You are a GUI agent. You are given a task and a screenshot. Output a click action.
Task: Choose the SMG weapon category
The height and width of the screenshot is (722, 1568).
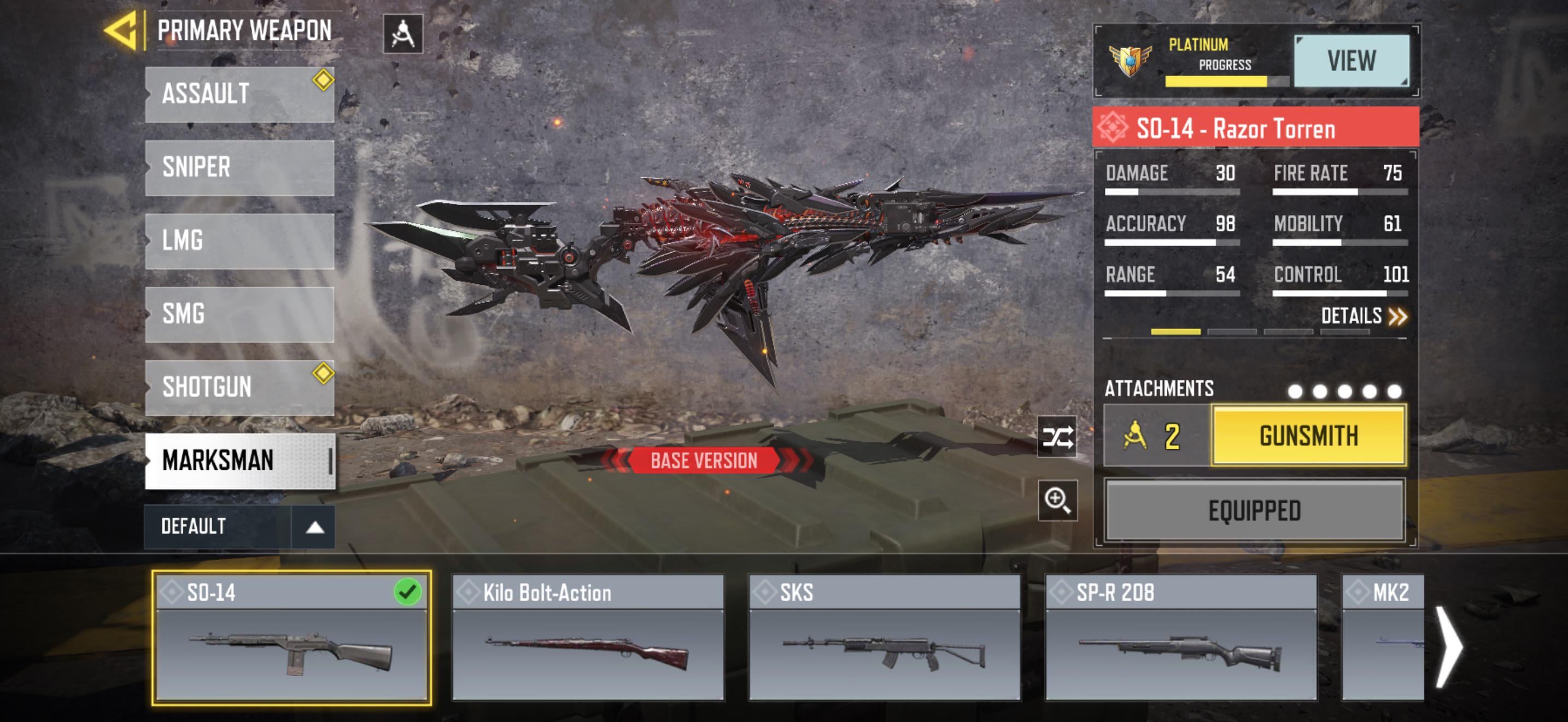click(239, 314)
